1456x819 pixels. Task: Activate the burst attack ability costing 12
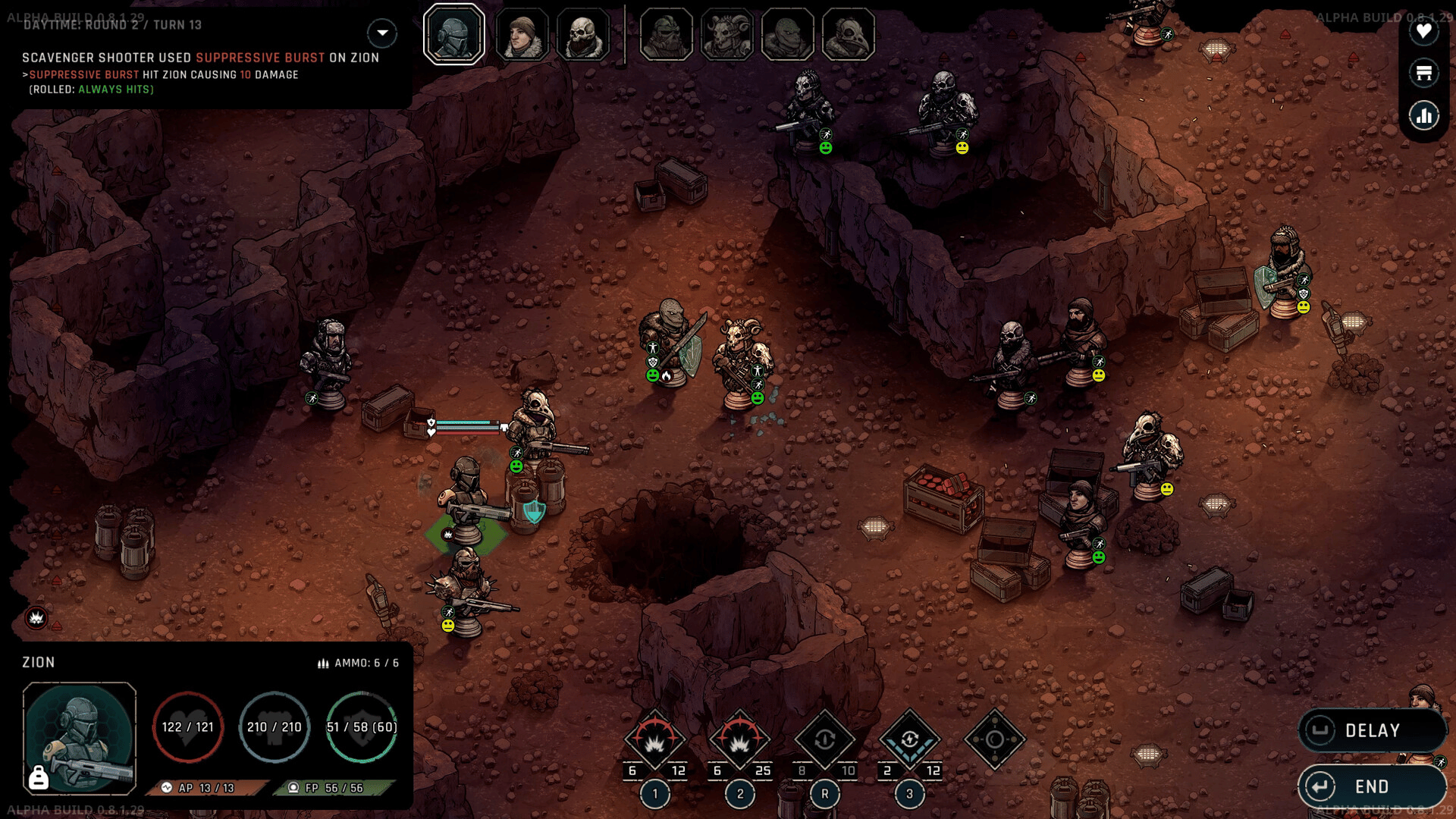pos(655,739)
